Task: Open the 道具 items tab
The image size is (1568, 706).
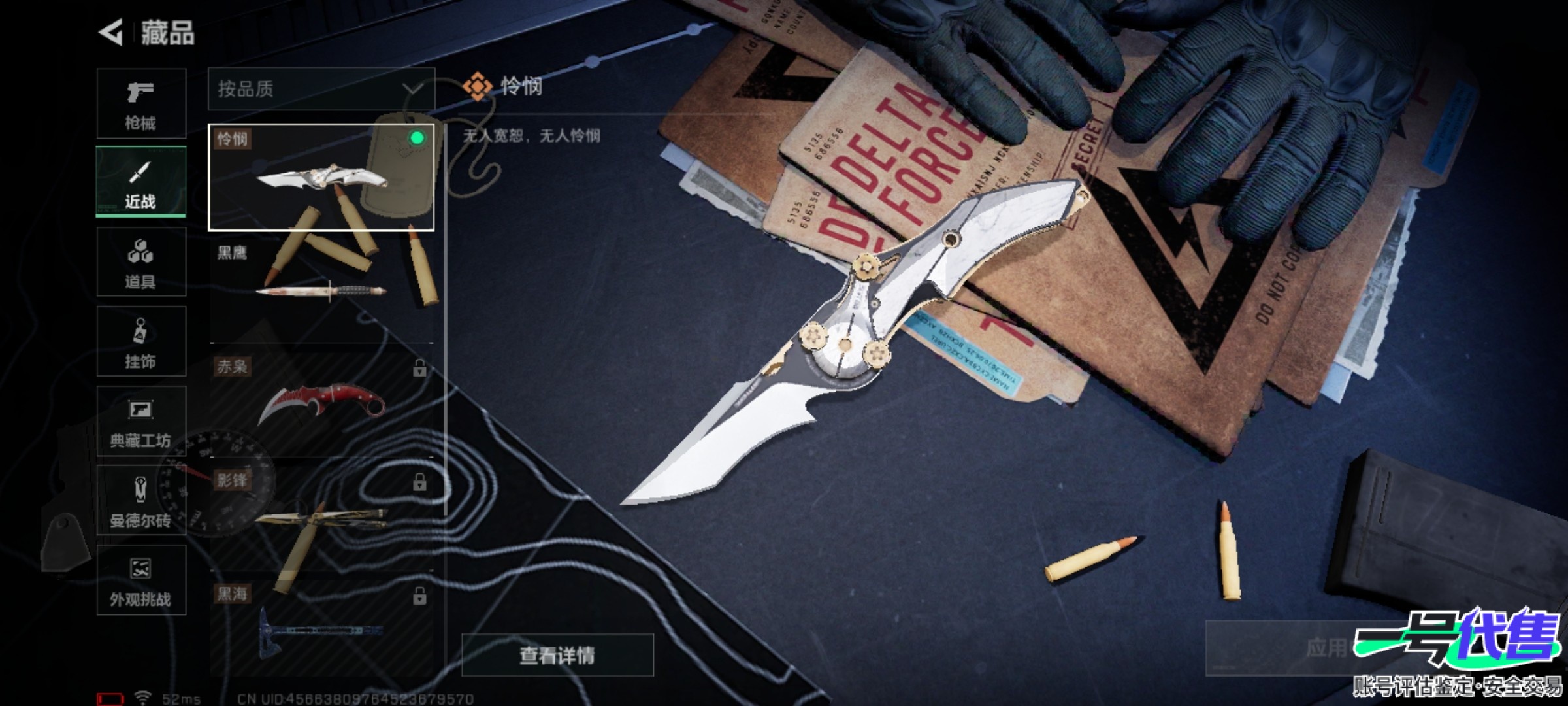Action: [x=141, y=261]
